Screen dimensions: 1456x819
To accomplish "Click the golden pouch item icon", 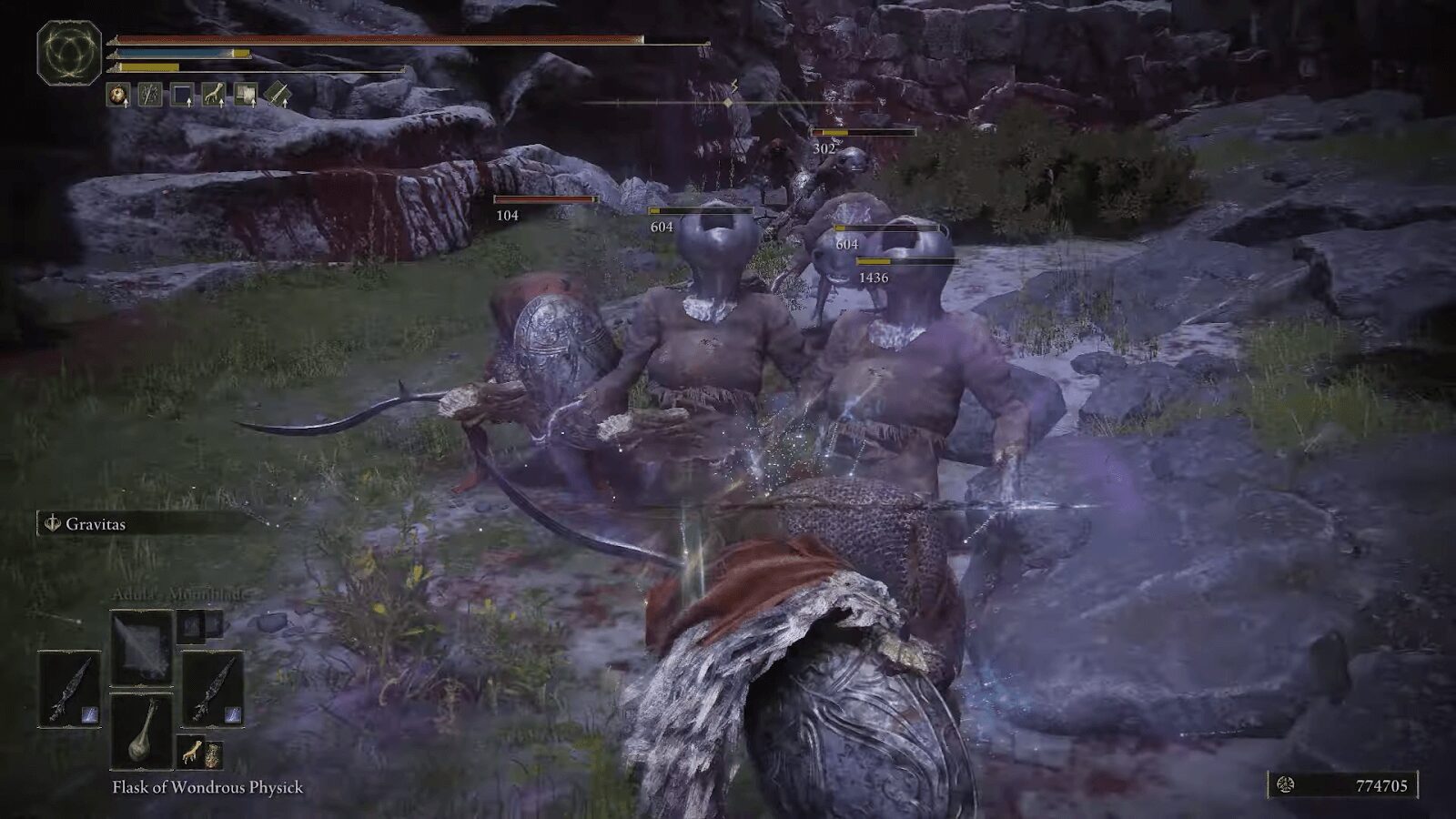I will click(x=213, y=753).
